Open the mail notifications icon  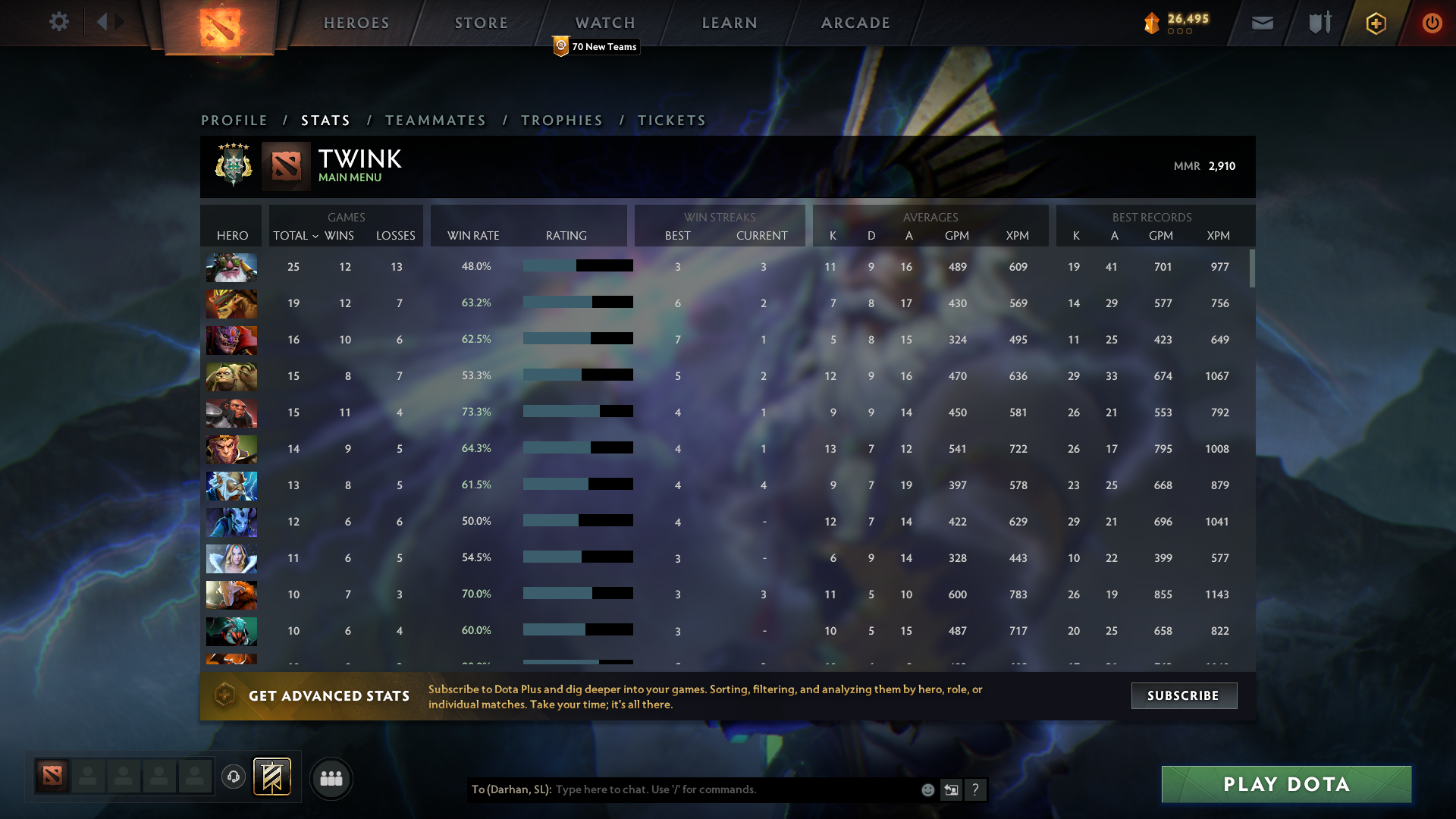click(1262, 23)
